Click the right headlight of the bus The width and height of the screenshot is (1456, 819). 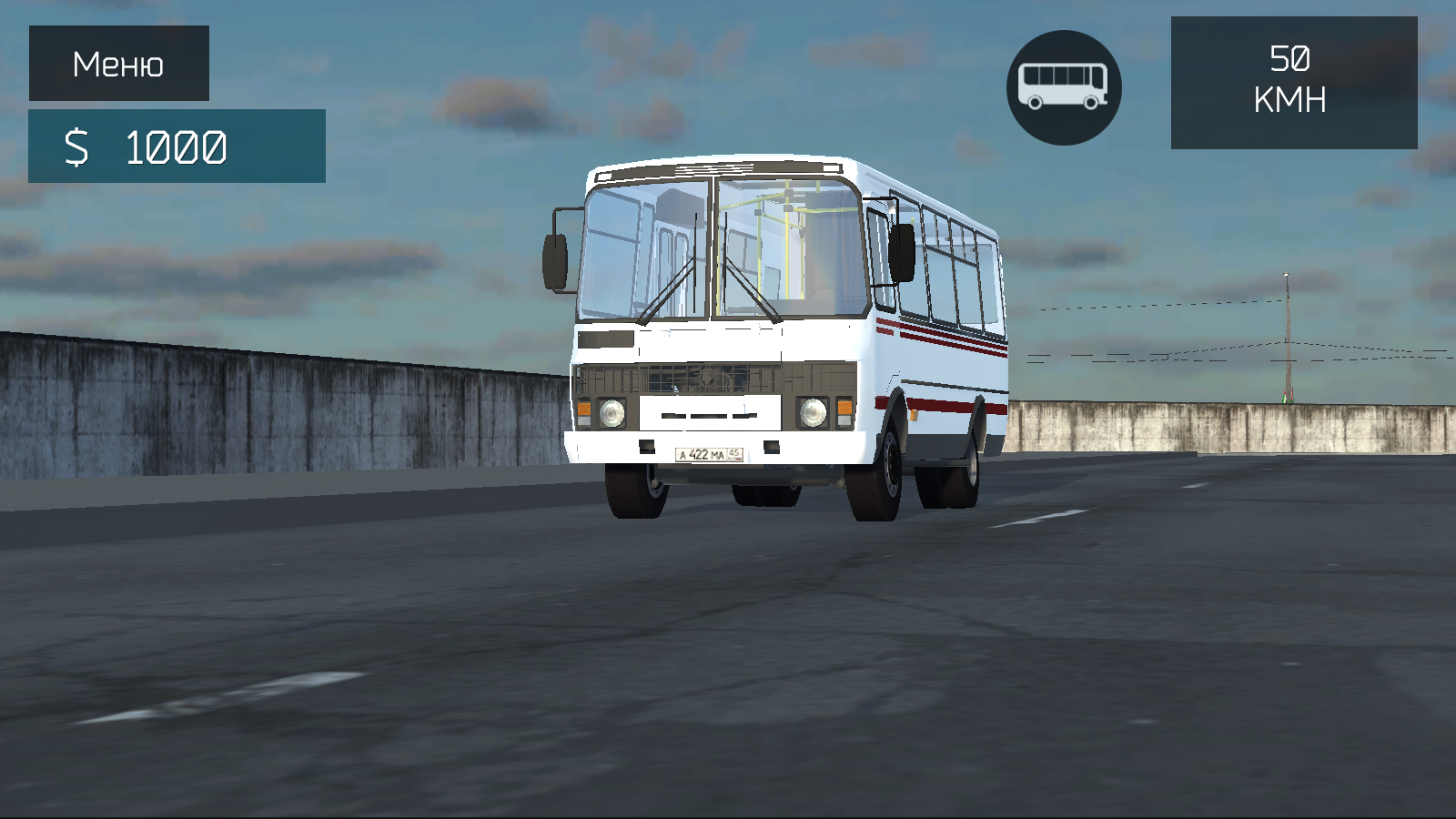(813, 412)
